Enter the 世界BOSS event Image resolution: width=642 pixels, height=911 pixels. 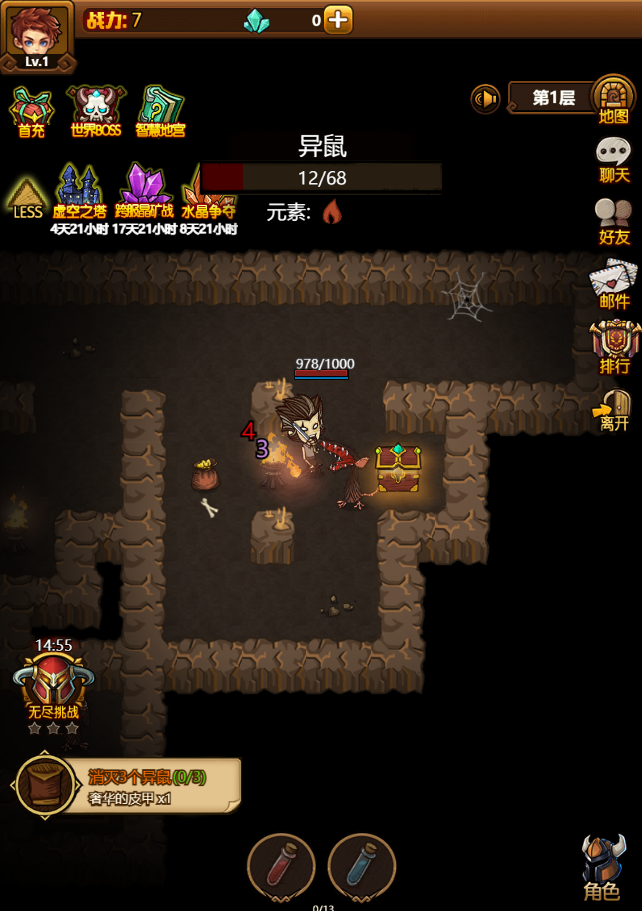(95, 109)
